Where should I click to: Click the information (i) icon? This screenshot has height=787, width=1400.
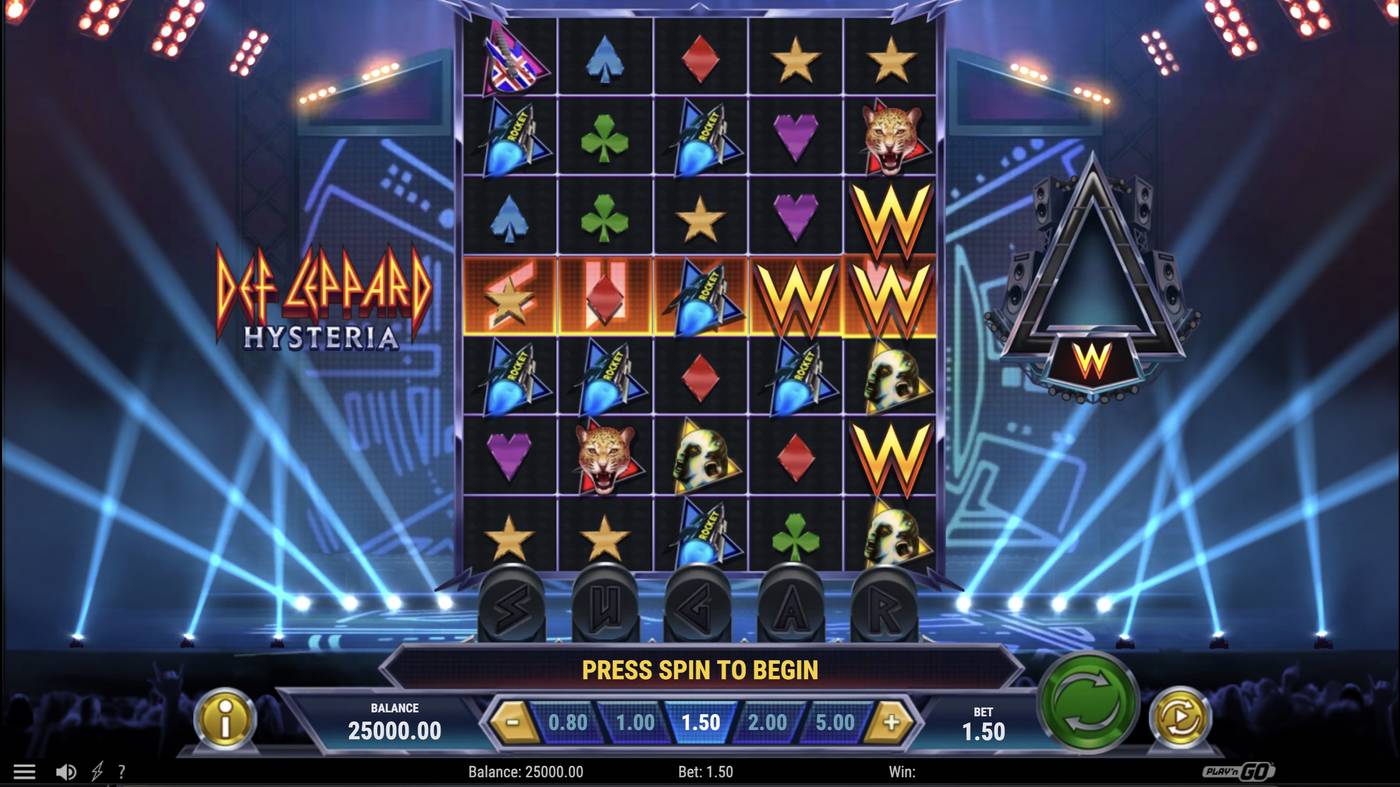(224, 719)
